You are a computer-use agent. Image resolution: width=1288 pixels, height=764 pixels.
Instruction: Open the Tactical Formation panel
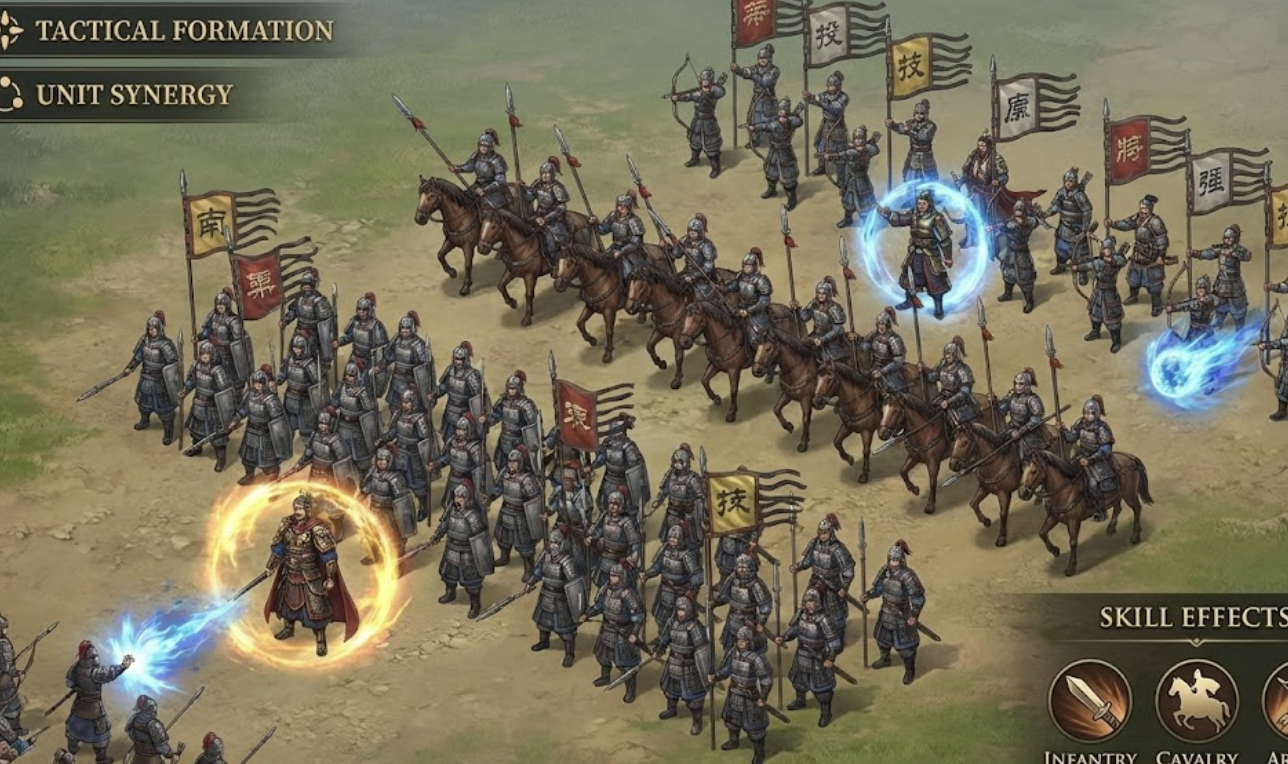tap(170, 30)
